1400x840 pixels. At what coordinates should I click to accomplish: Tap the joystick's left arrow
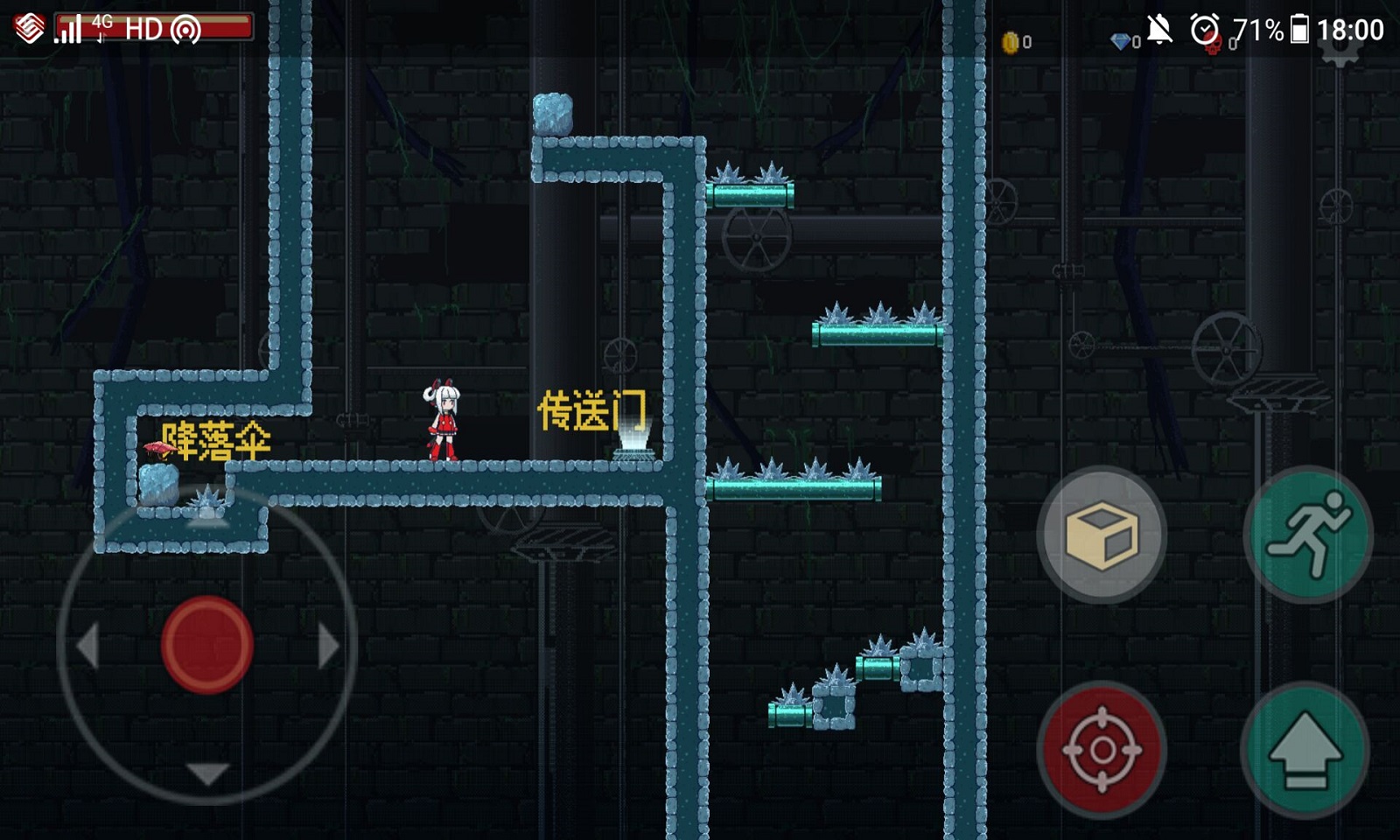87,647
